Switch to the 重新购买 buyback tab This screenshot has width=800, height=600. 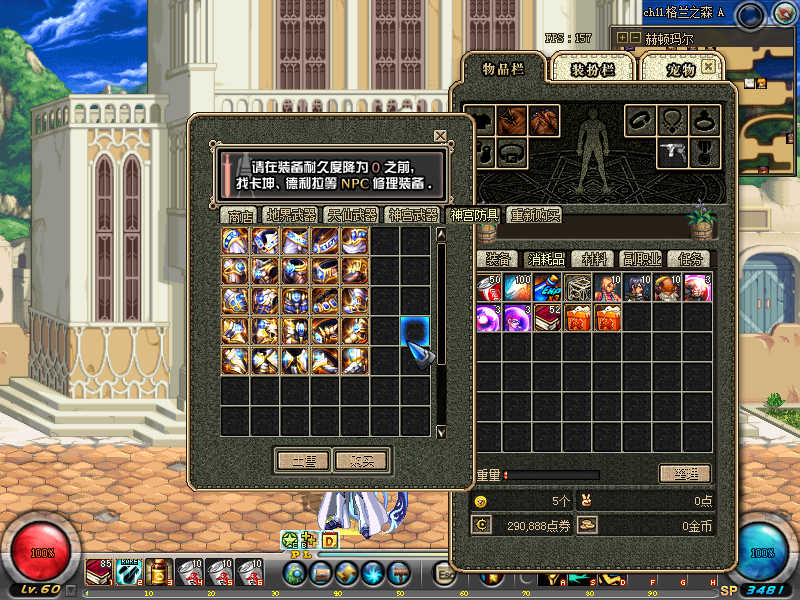tap(534, 215)
